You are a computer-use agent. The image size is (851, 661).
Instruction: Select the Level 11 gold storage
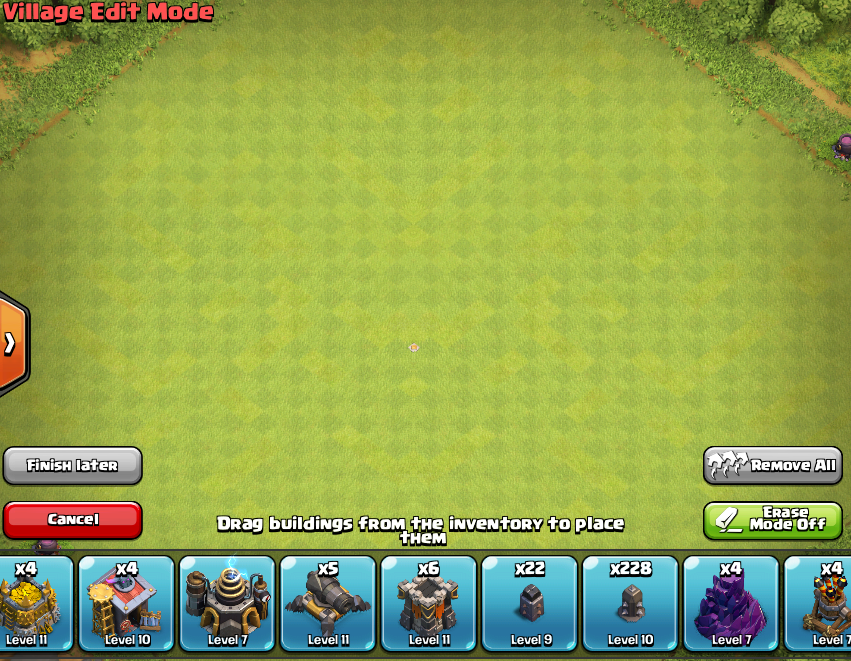[x=30, y=603]
